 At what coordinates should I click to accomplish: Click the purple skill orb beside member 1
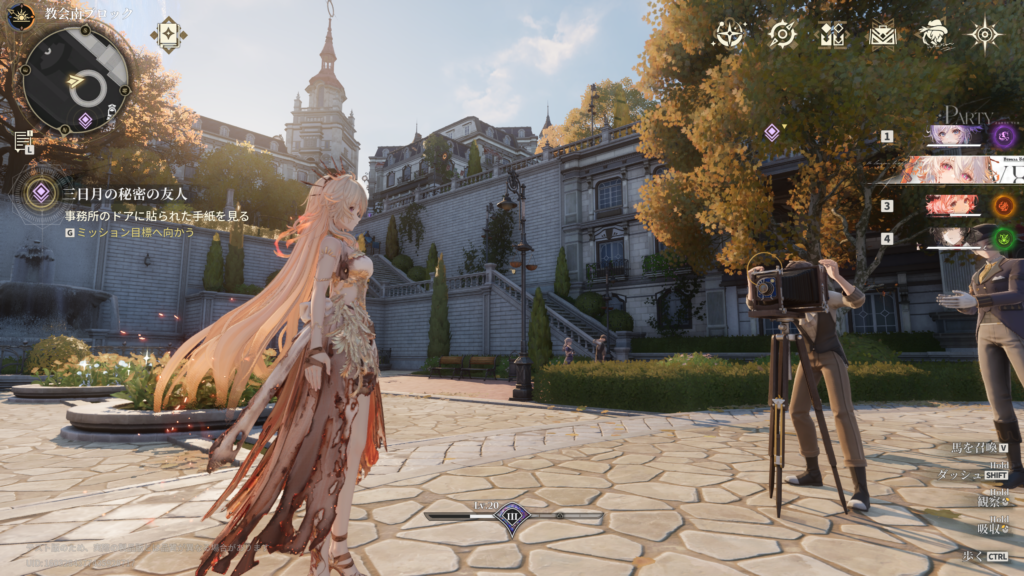point(1004,136)
